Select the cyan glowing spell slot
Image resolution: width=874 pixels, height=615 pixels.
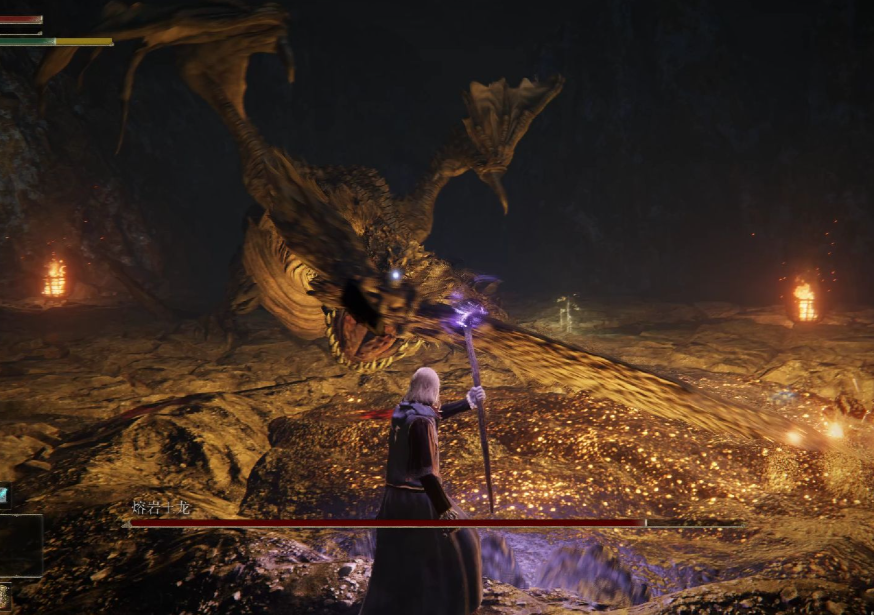[x=4, y=494]
